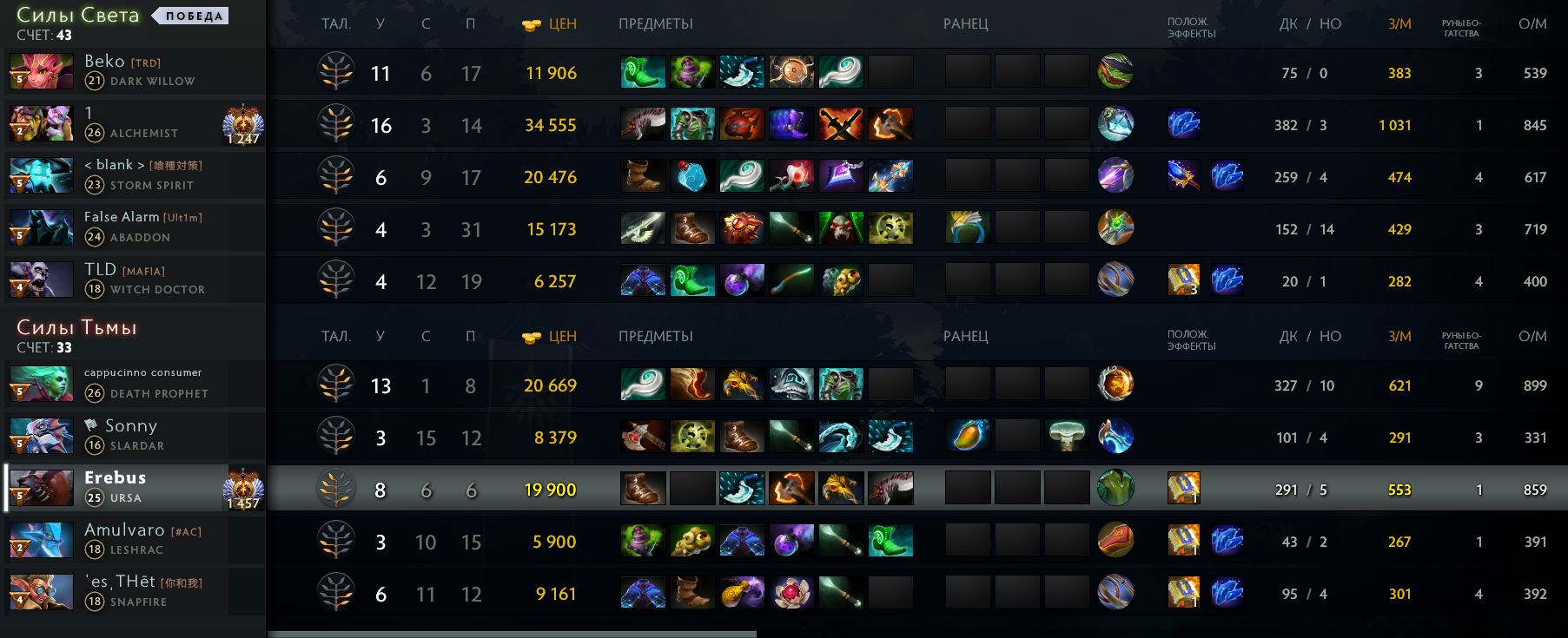Screen dimensions: 1568x638
Task: Open Dark Willow's talent tree icon
Action: tap(336, 73)
